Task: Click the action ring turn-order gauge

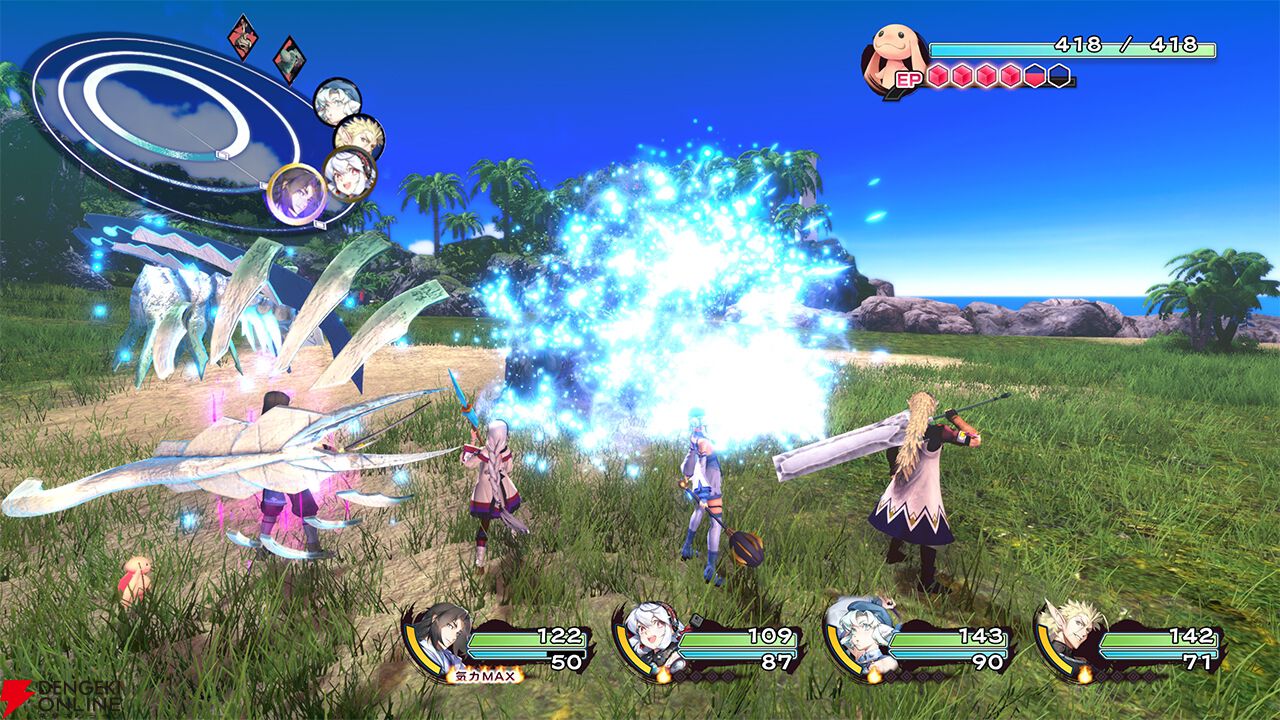Action: [165, 125]
